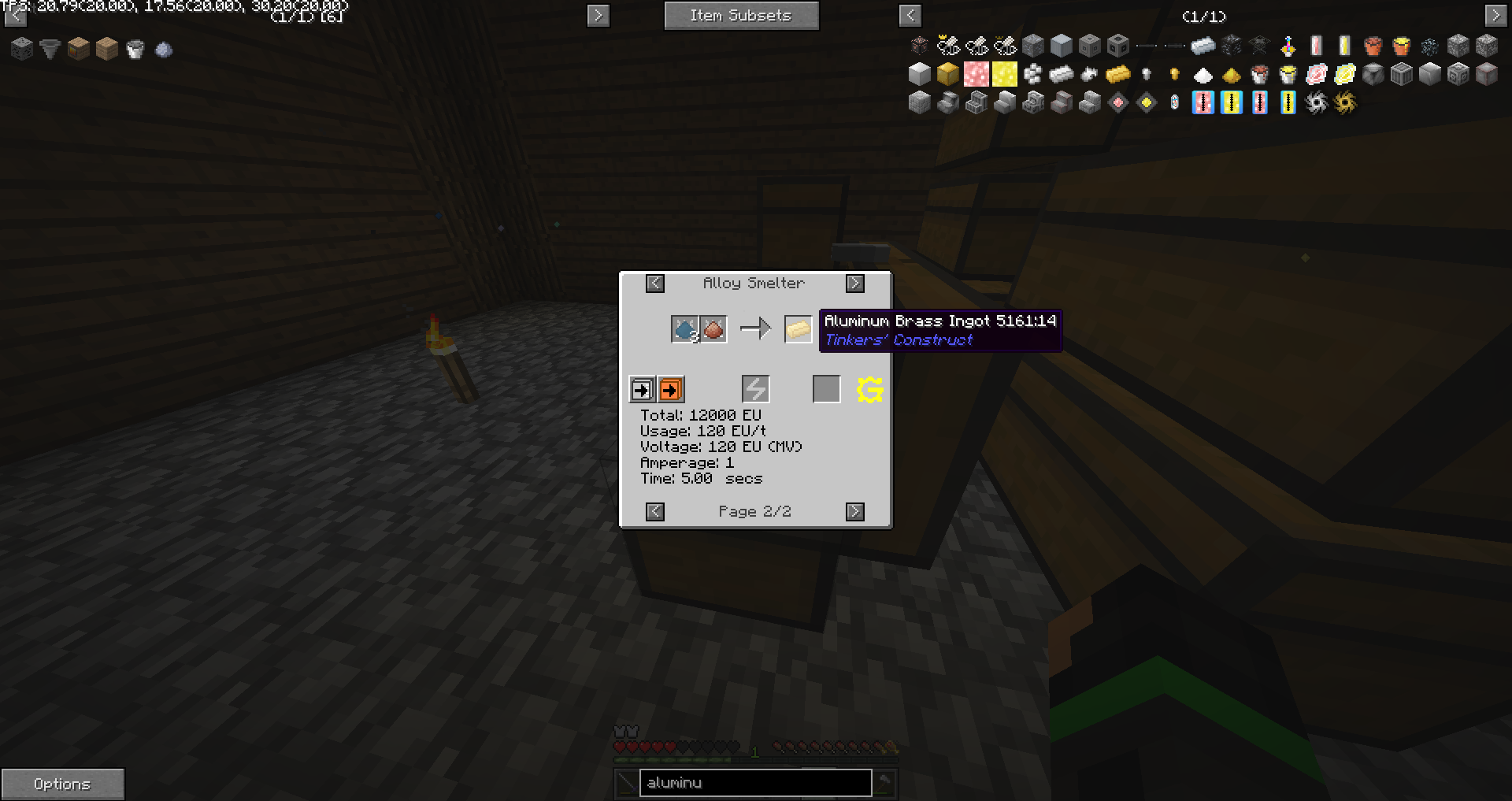Click the Alloy Smelter recipe header
This screenshot has width=1512, height=801.
click(x=755, y=283)
